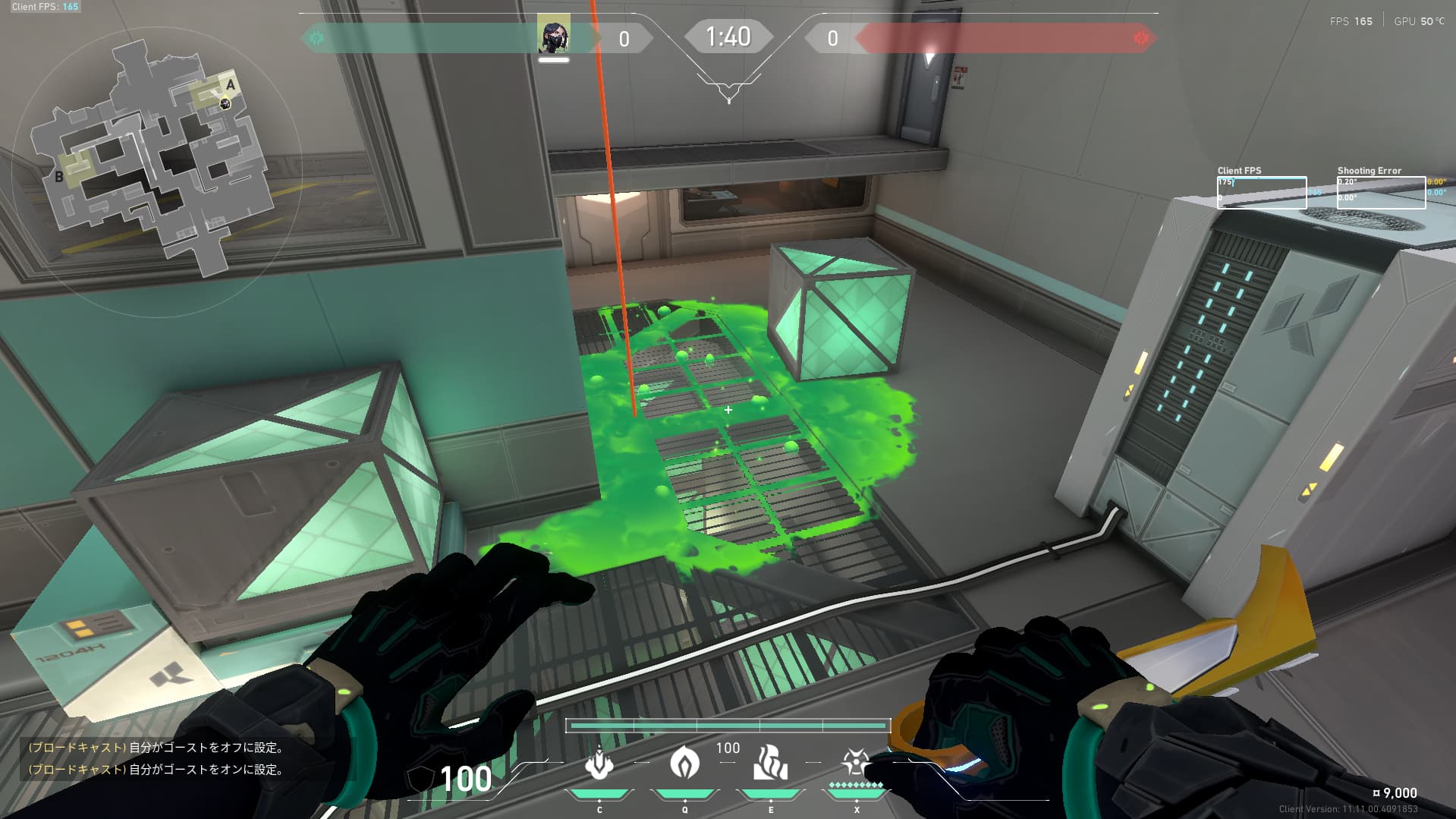Activate the Snake Bite ability icon
The image size is (1456, 819).
[x=599, y=764]
